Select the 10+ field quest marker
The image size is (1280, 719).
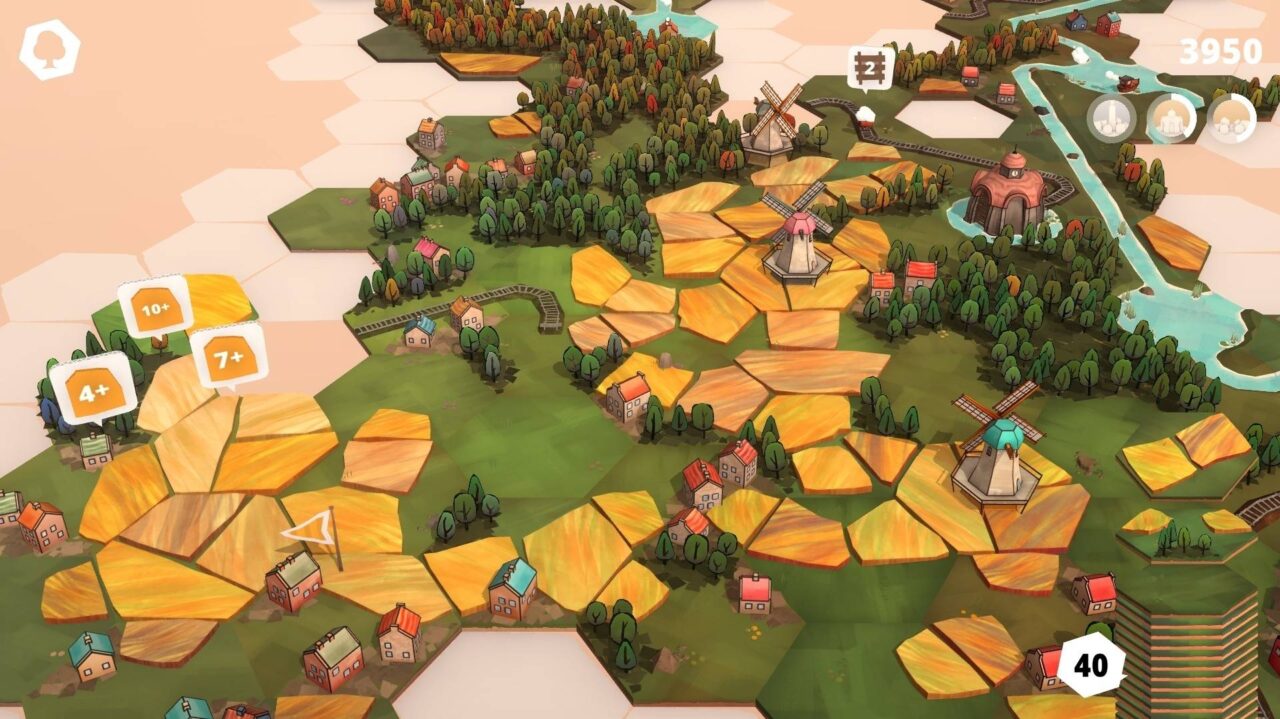point(155,308)
